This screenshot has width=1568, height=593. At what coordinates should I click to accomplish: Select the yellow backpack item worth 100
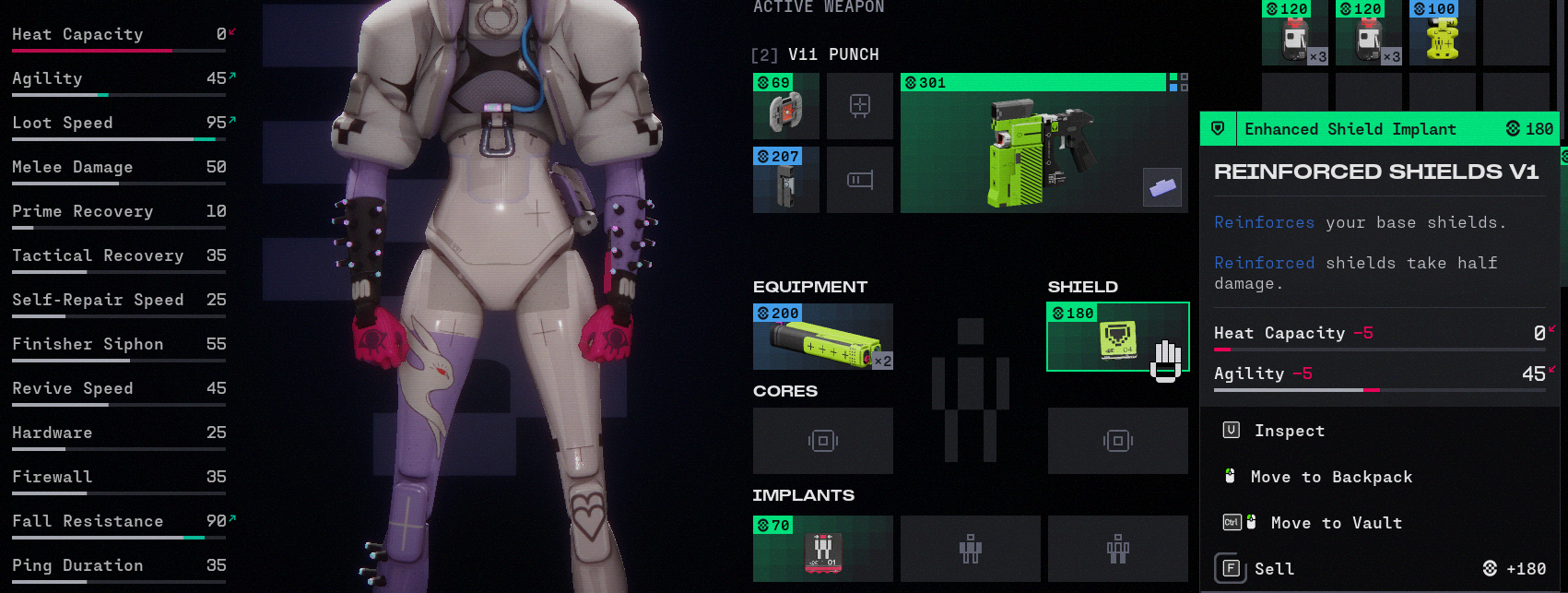(x=1442, y=33)
